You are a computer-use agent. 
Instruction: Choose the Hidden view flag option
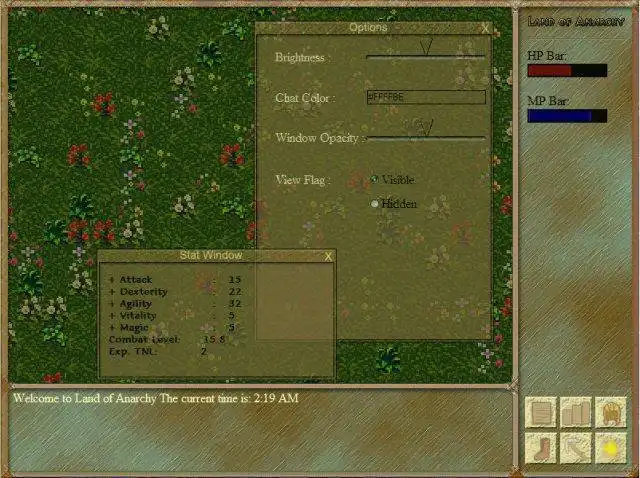coord(375,204)
